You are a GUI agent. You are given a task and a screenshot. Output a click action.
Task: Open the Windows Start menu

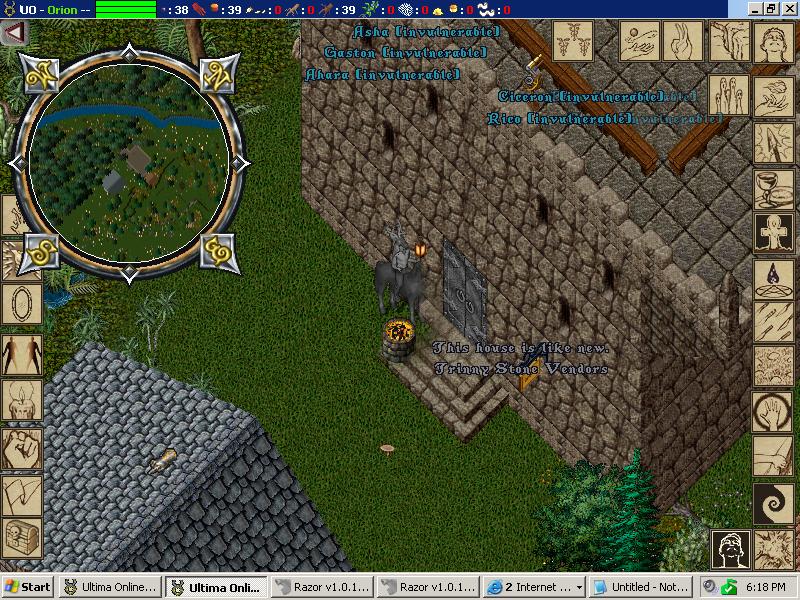tap(29, 587)
